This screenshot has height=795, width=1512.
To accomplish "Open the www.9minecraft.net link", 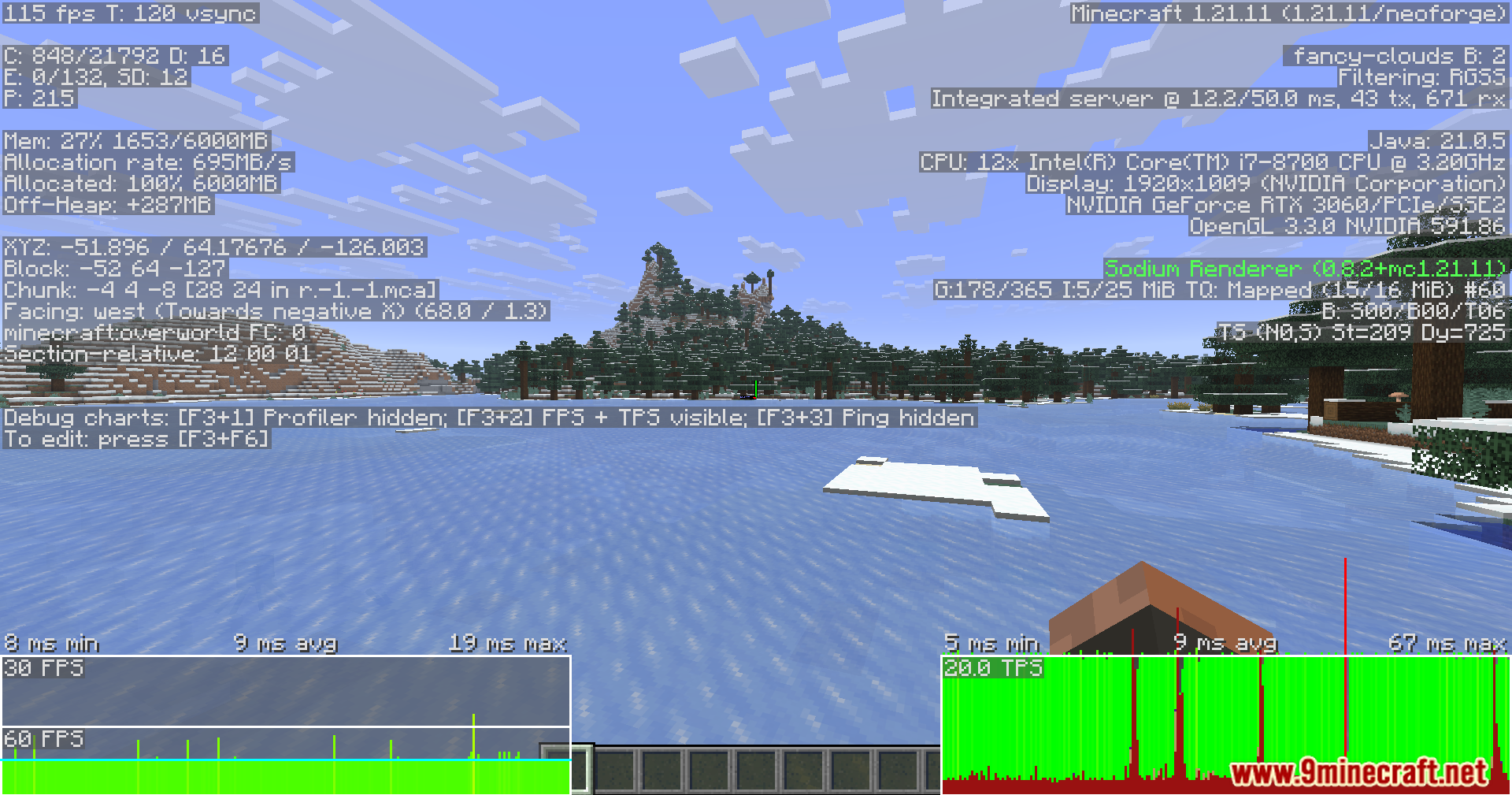I will [x=1362, y=772].
